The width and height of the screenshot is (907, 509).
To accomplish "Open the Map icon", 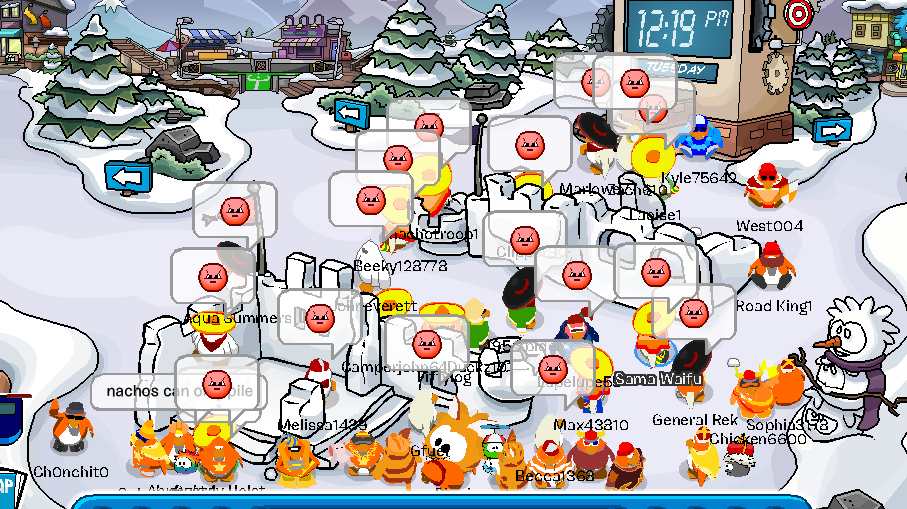I will click(6, 487).
